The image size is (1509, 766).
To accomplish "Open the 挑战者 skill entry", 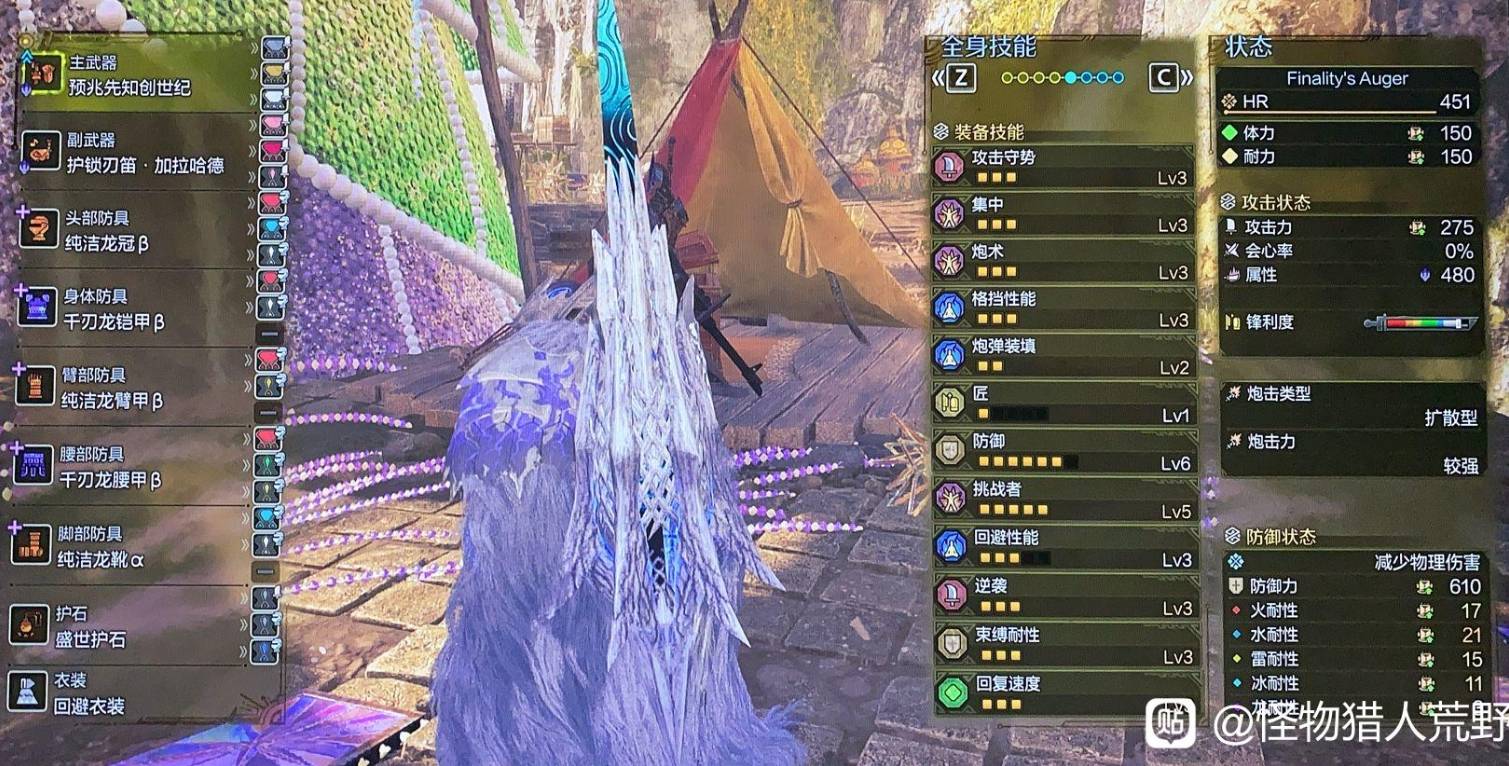I will tap(1064, 499).
